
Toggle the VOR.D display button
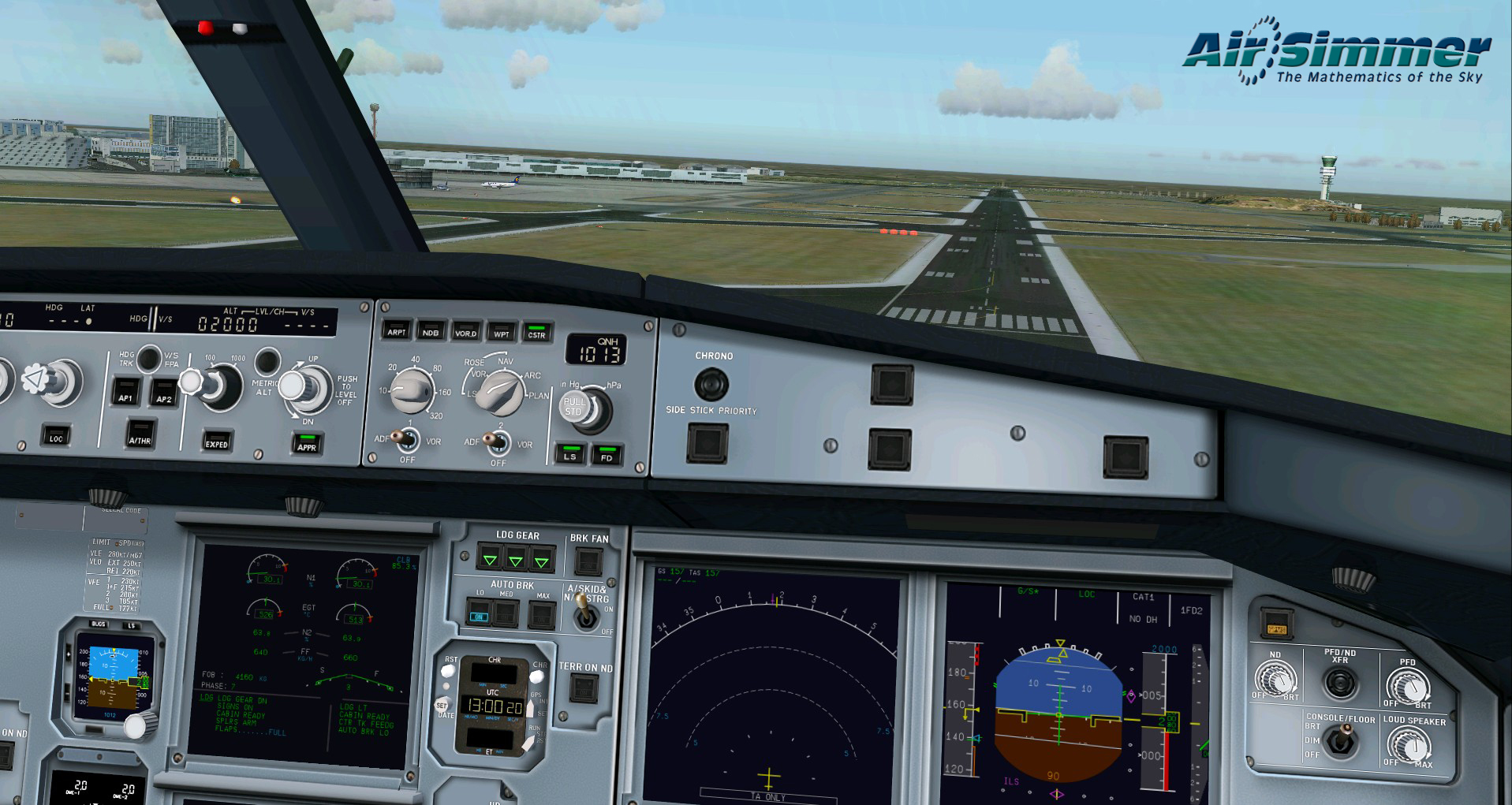pyautogui.click(x=465, y=332)
